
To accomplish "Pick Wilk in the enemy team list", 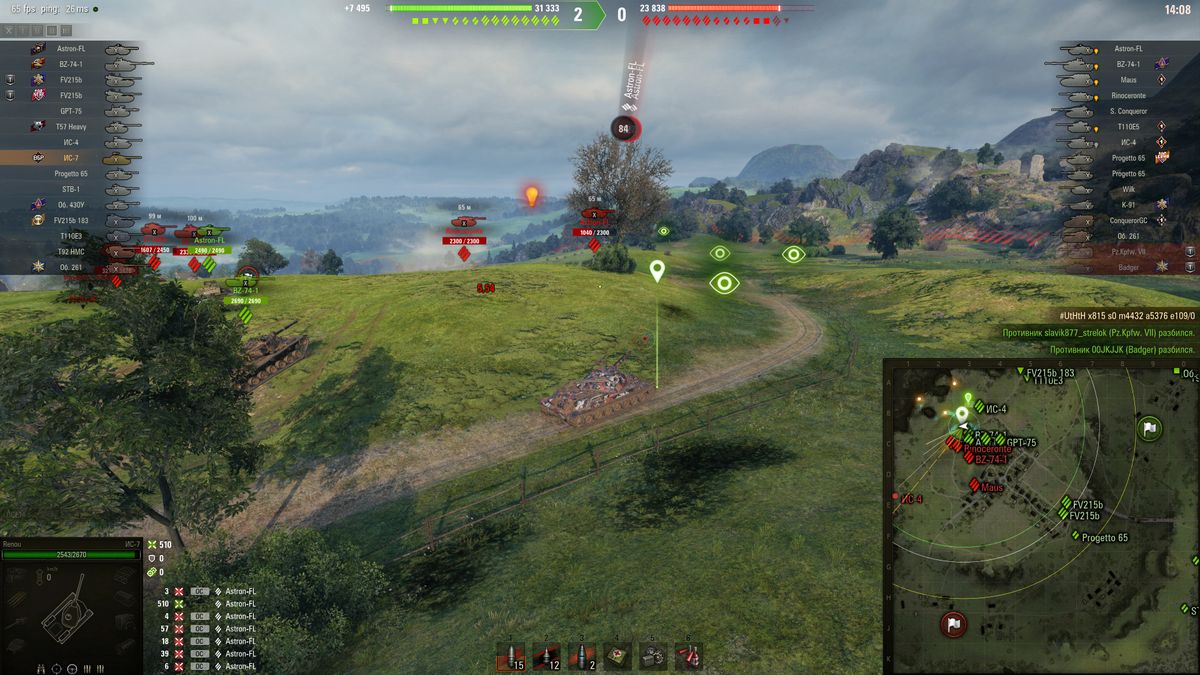I will click(1127, 189).
